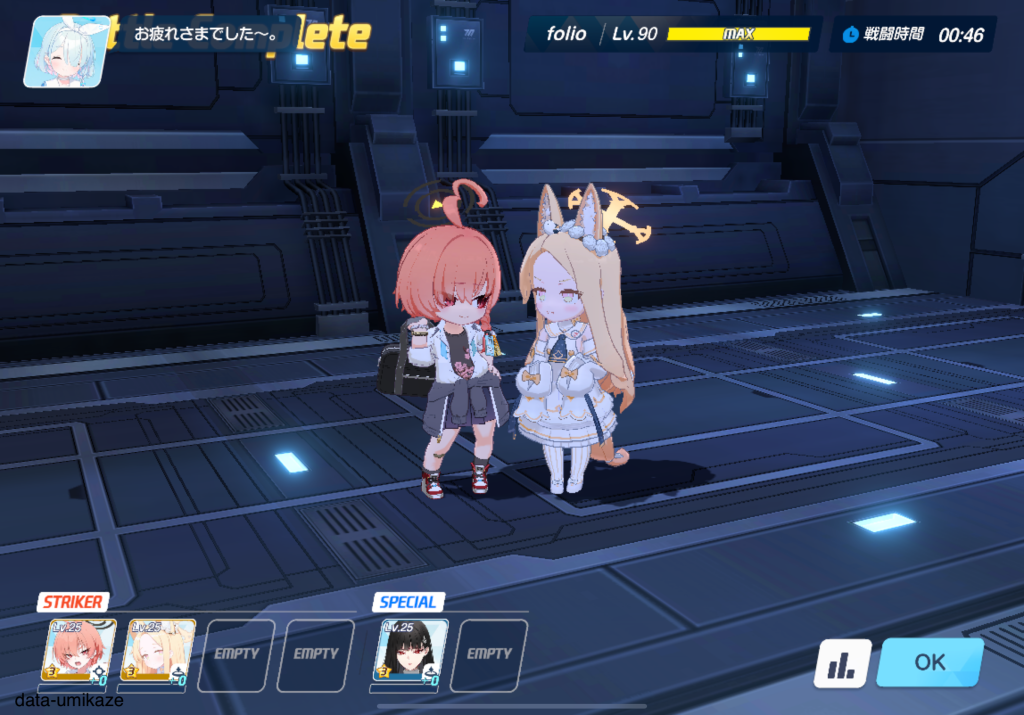1024x715 pixels.
Task: Select the blonde striker portrait
Action: [158, 652]
